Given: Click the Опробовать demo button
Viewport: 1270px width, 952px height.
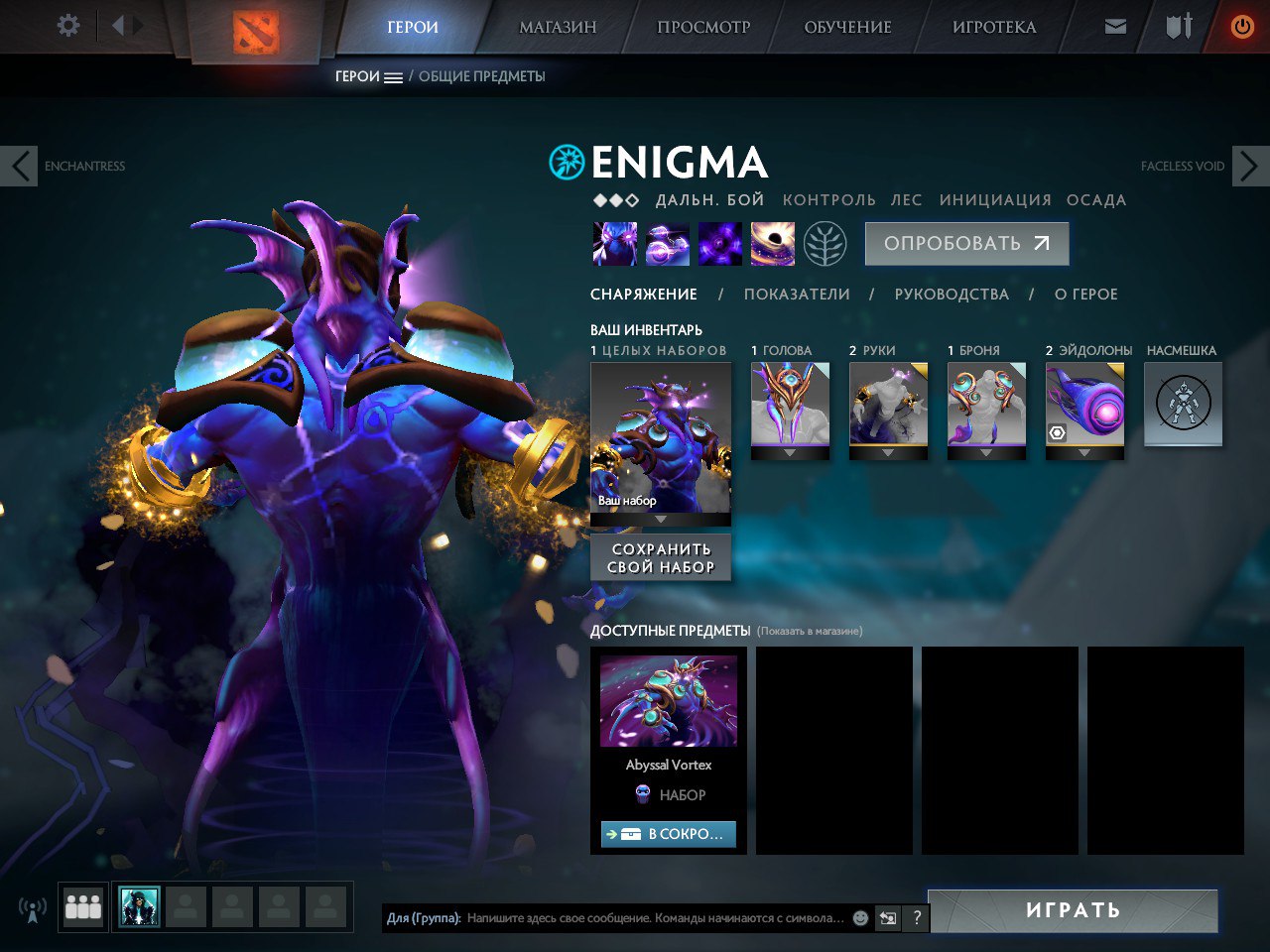Looking at the screenshot, I should coord(966,244).
